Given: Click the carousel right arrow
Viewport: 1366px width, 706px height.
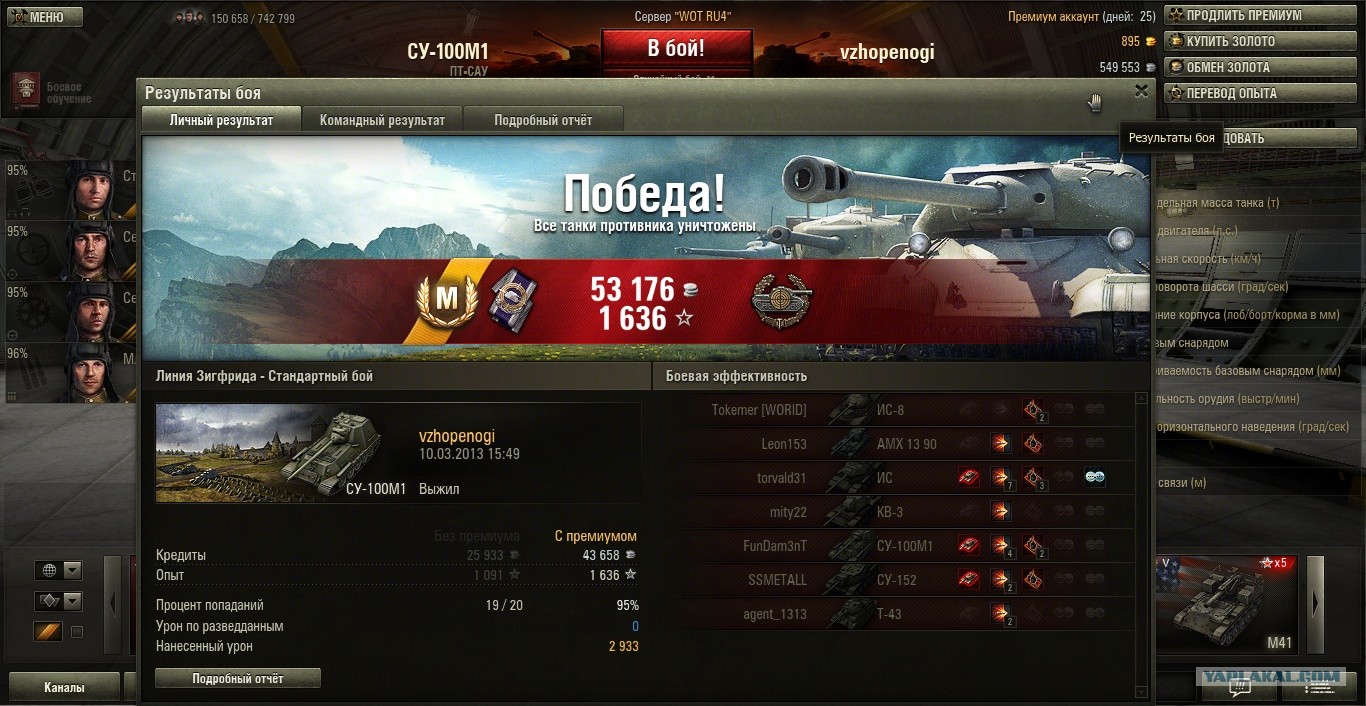Looking at the screenshot, I should click(1315, 602).
